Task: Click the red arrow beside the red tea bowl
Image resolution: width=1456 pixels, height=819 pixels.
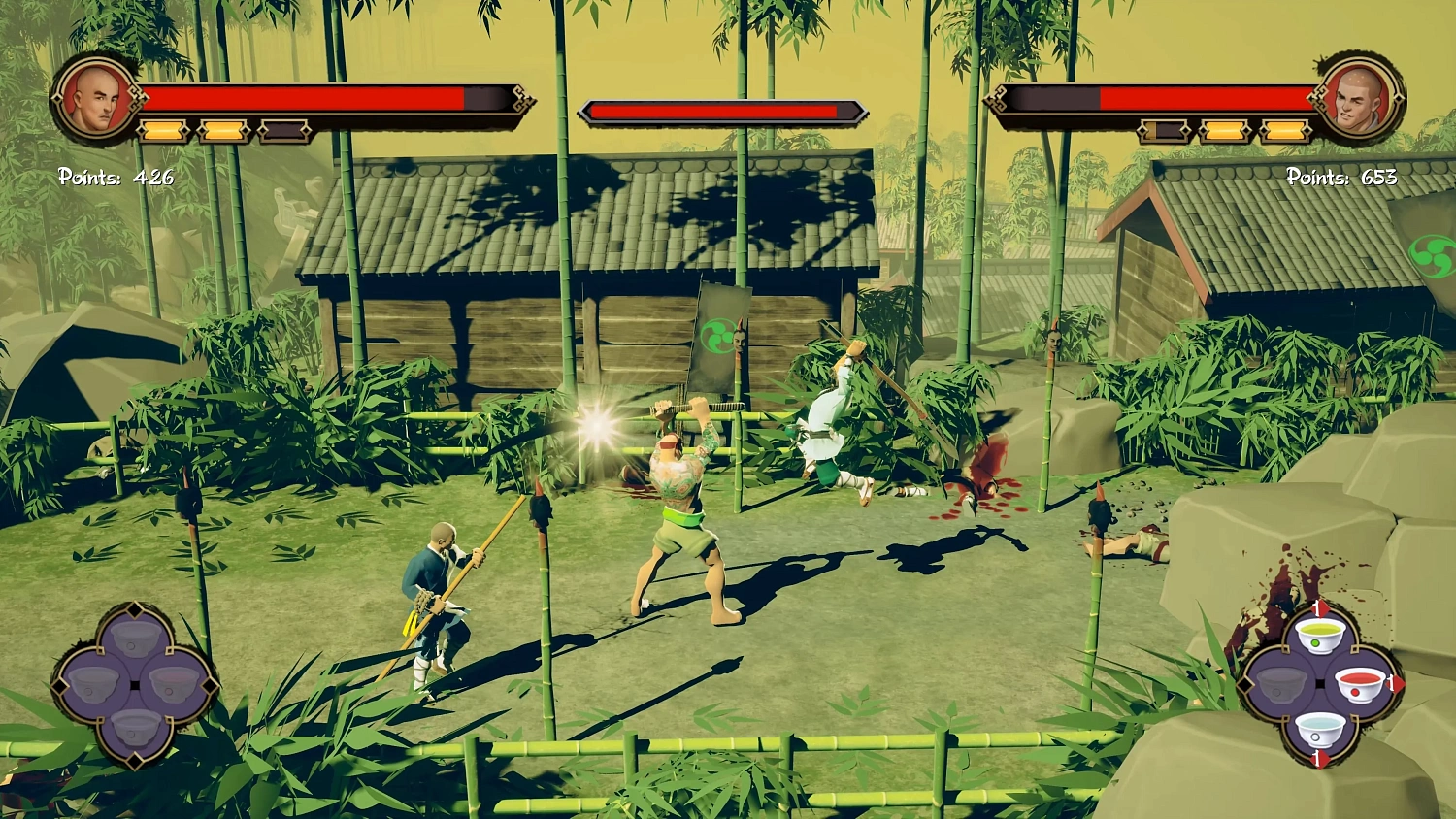Action: (x=1395, y=685)
